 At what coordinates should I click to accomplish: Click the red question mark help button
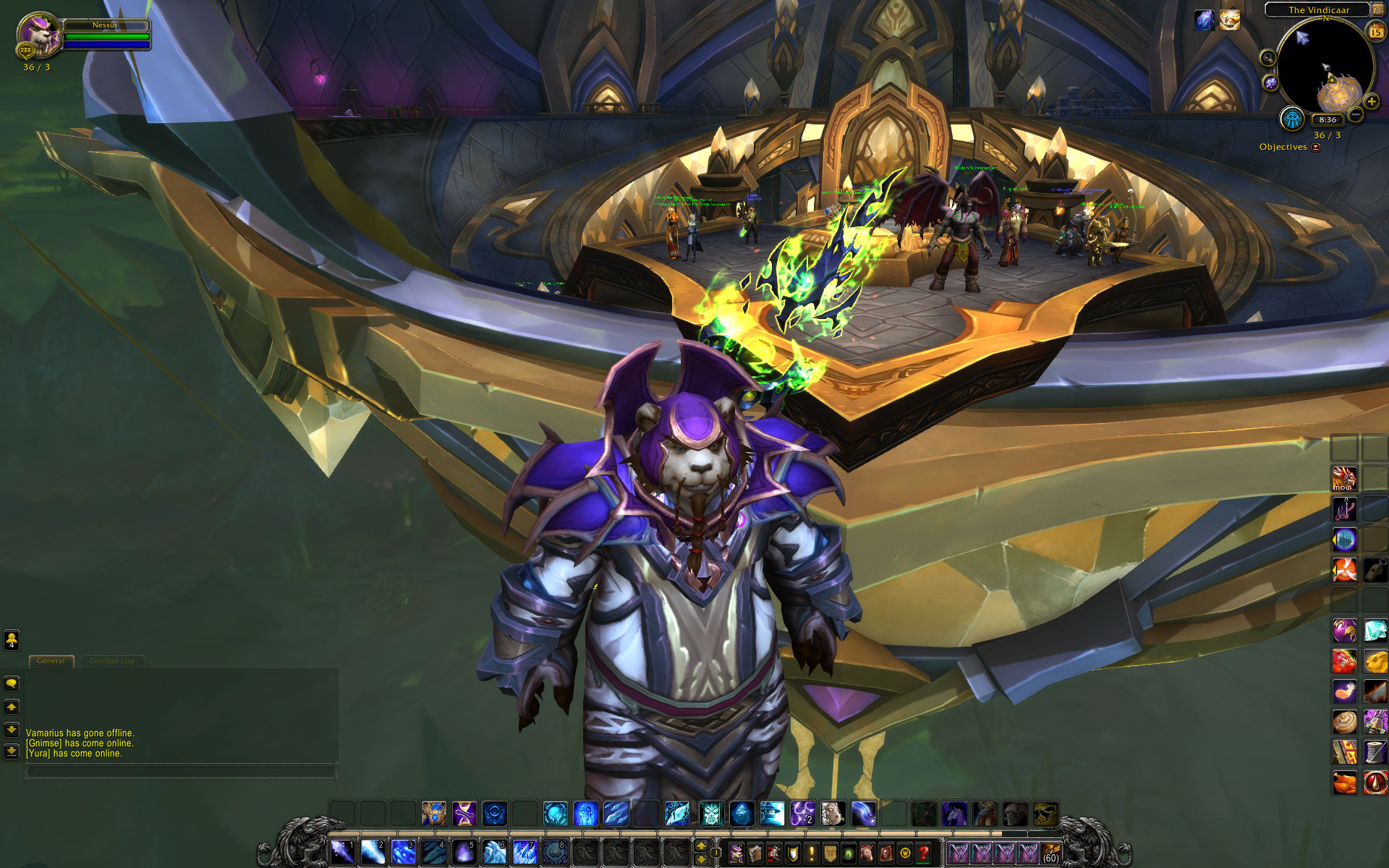click(x=923, y=854)
